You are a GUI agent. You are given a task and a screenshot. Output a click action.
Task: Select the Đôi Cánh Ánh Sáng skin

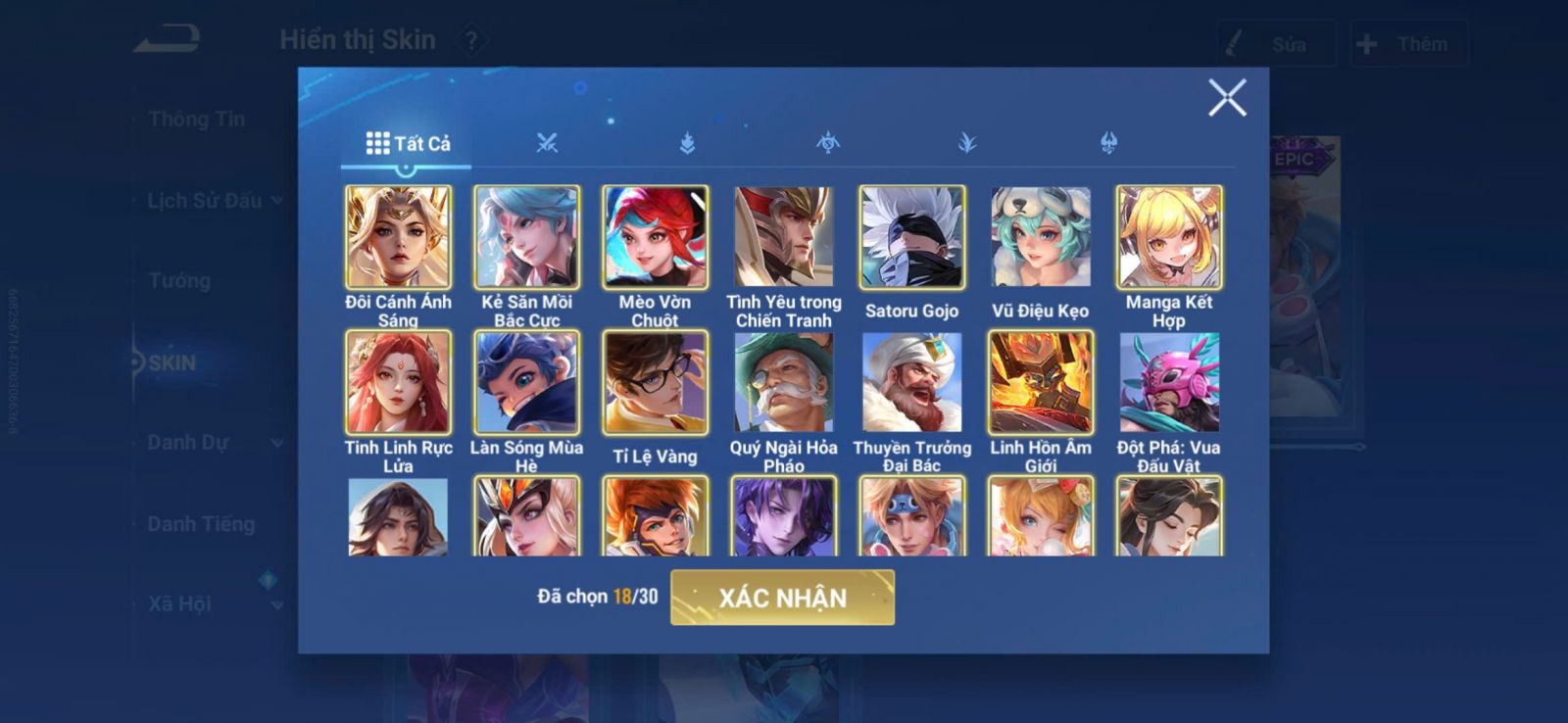[x=398, y=237]
